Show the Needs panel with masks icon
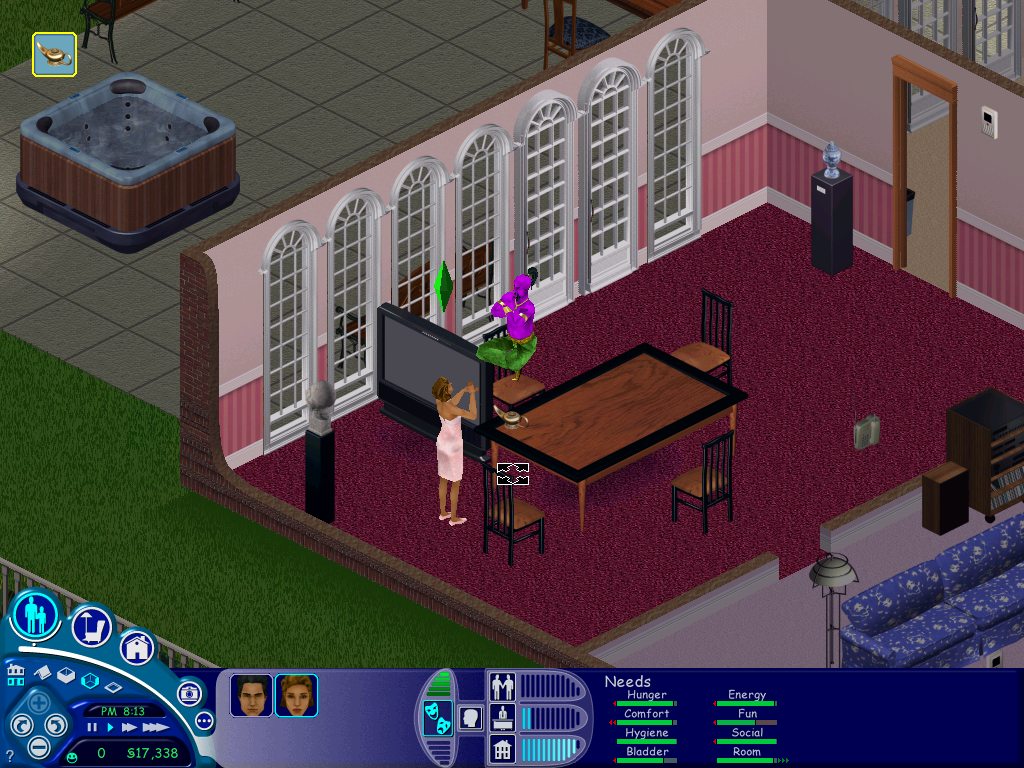The width and height of the screenshot is (1024, 768). 436,717
